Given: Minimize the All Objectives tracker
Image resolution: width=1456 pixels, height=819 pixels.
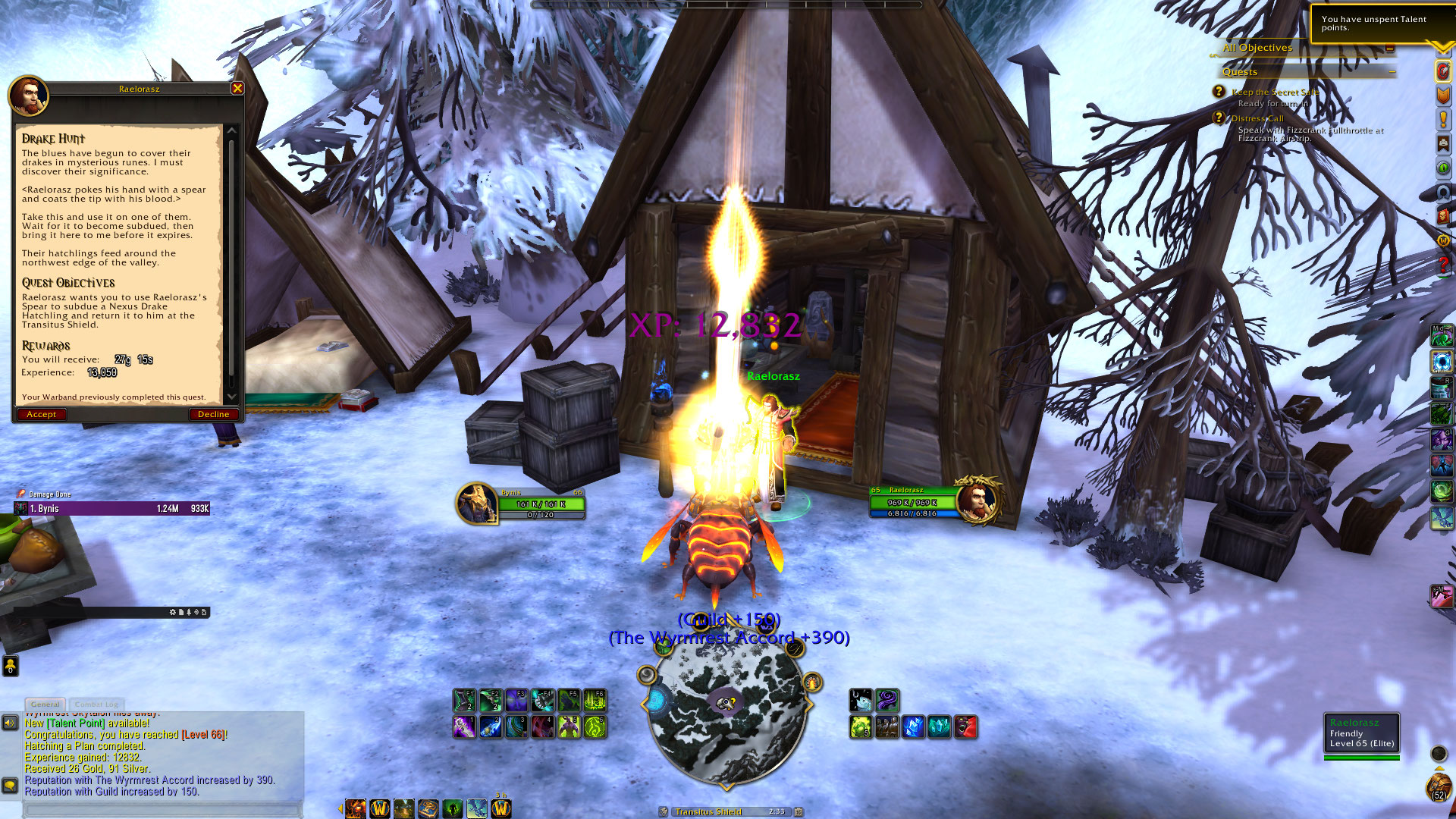Looking at the screenshot, I should click(1390, 48).
